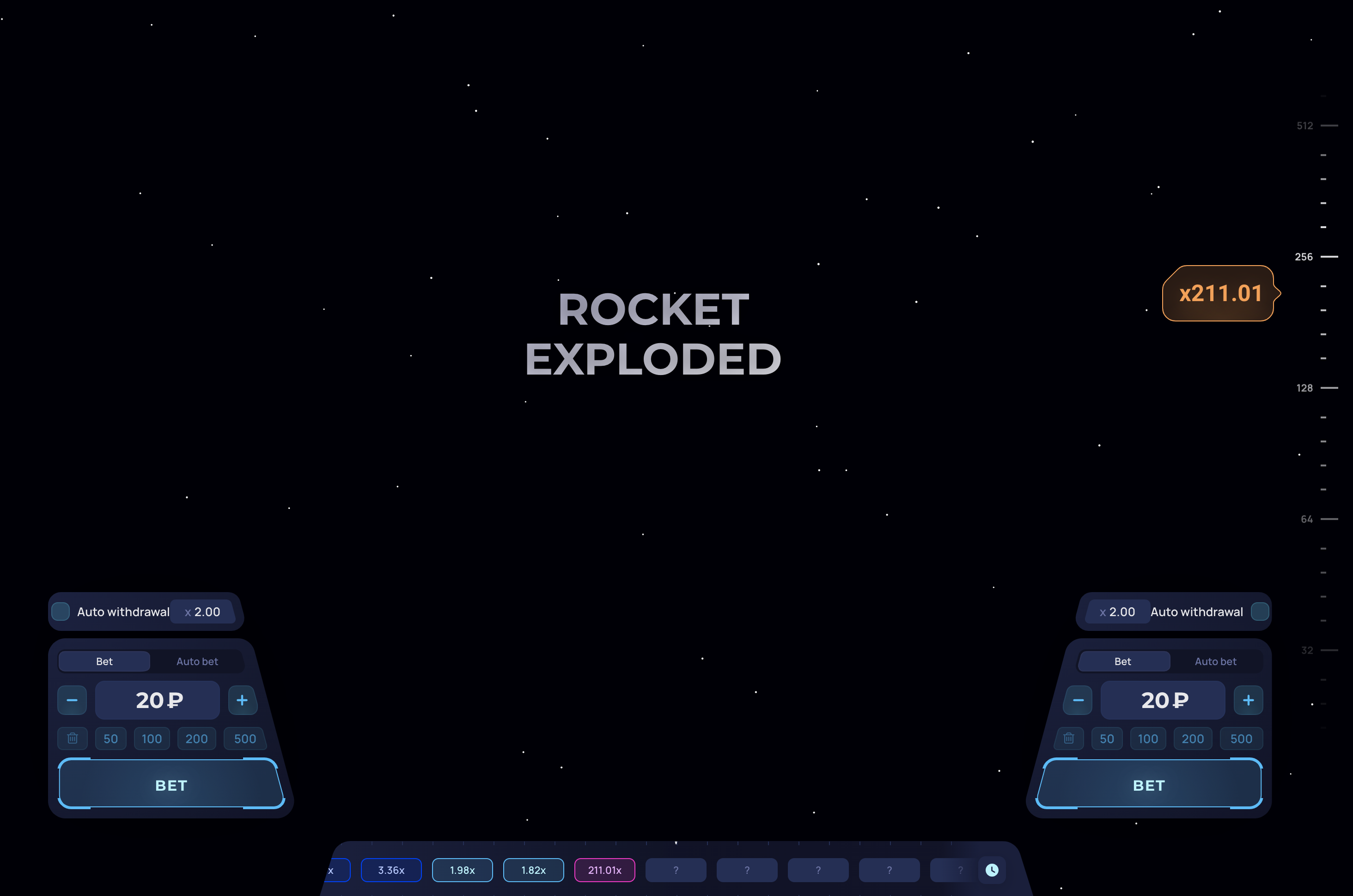Select the 1.98x round in history bar
1353x896 pixels.
click(462, 870)
